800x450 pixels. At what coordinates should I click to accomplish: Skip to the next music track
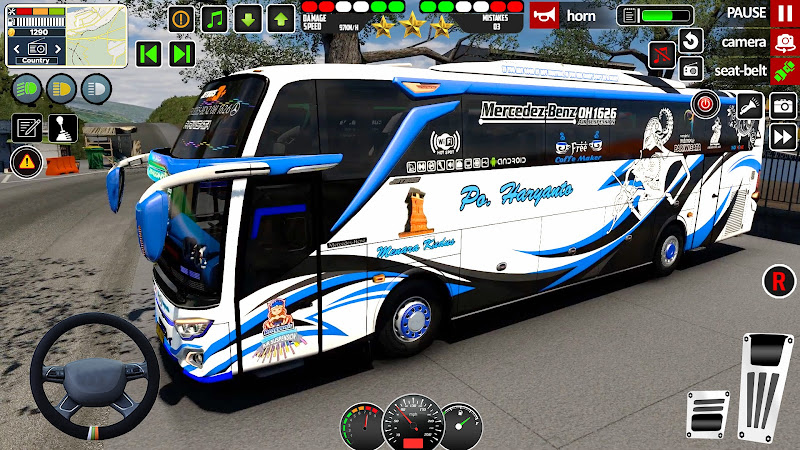[x=181, y=53]
